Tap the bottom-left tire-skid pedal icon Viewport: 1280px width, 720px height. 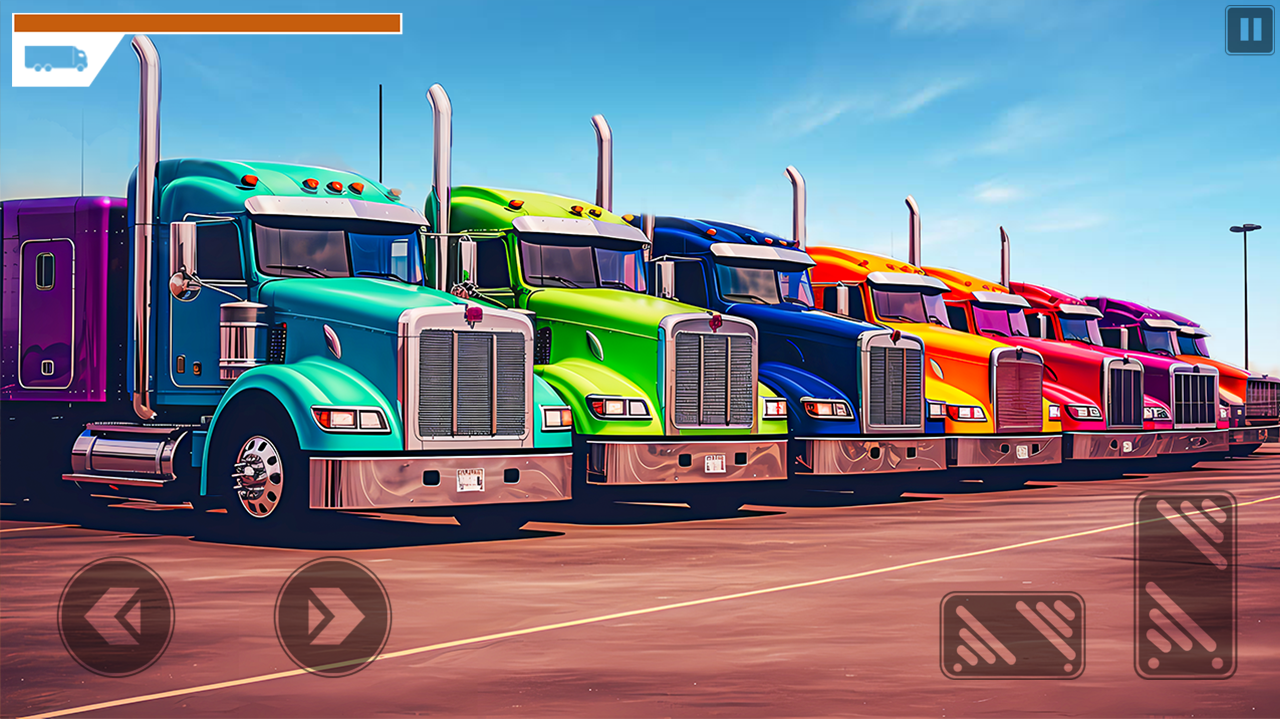click(1012, 637)
